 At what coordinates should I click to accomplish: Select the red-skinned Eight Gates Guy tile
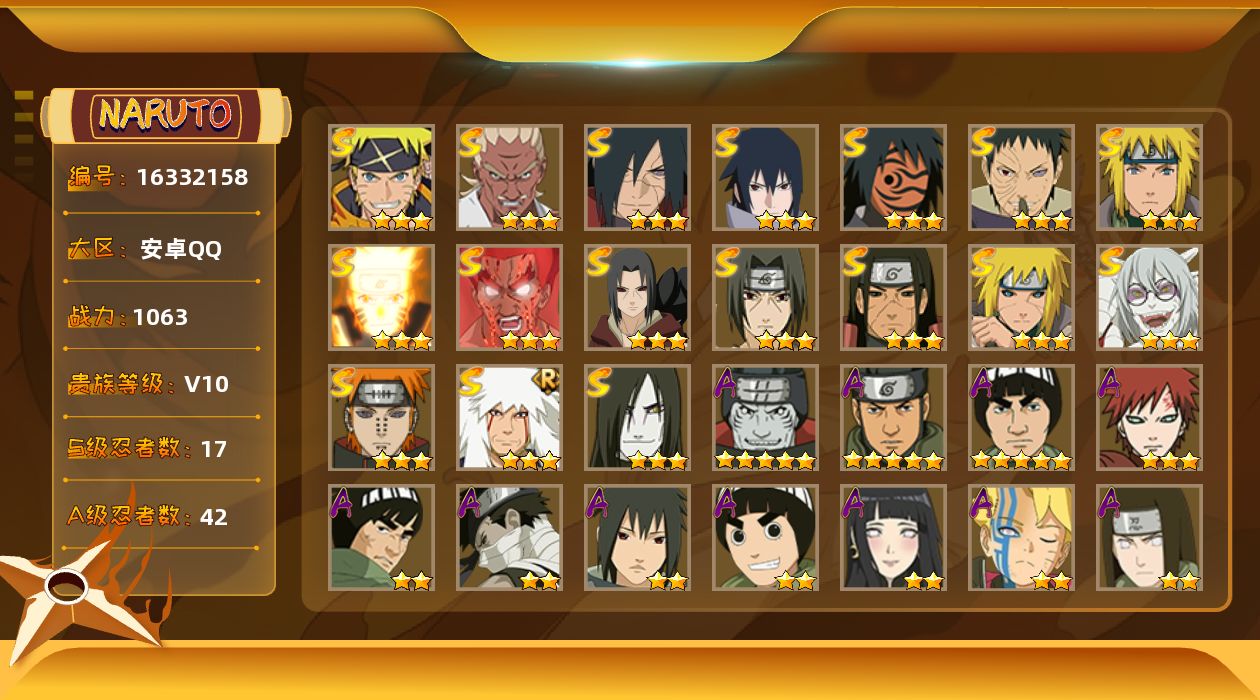(509, 297)
